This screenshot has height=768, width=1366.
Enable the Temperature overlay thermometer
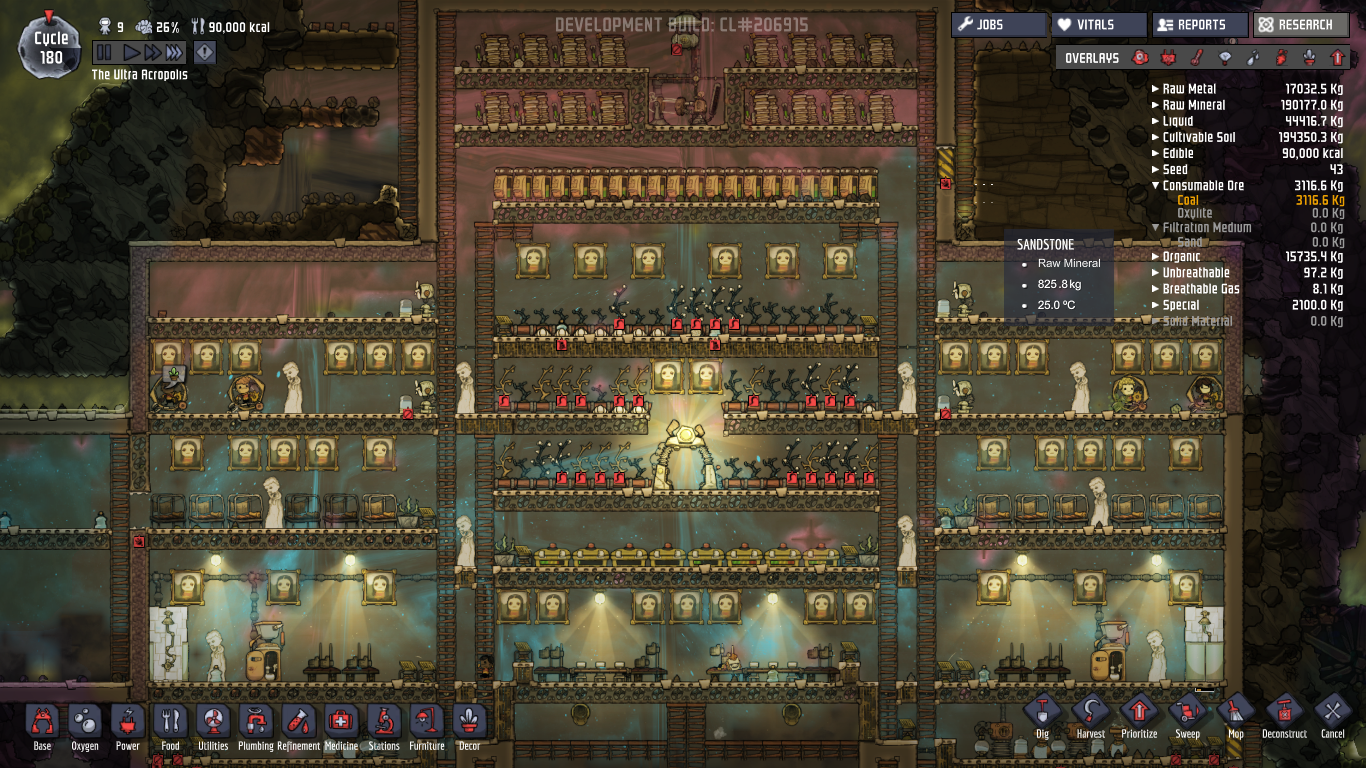[1195, 58]
